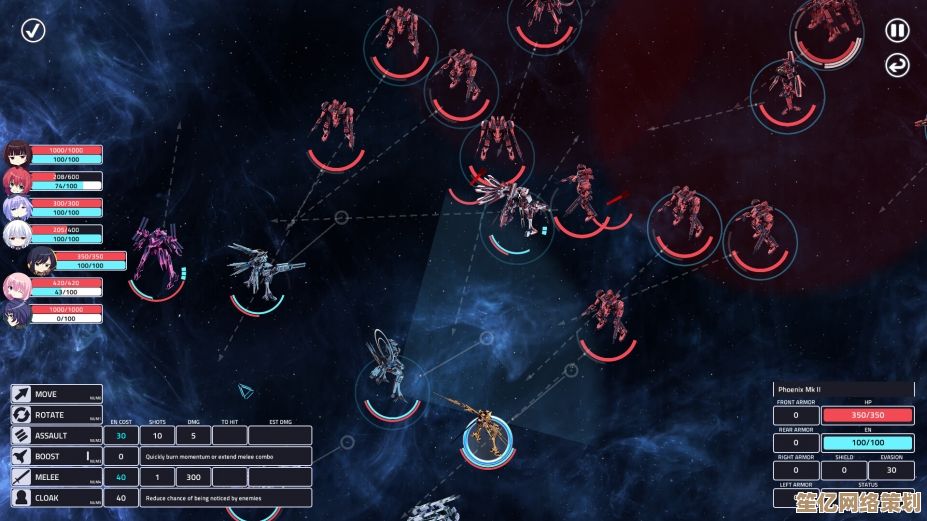The height and width of the screenshot is (521, 927).
Task: Use the Boost action
Action: 57,456
